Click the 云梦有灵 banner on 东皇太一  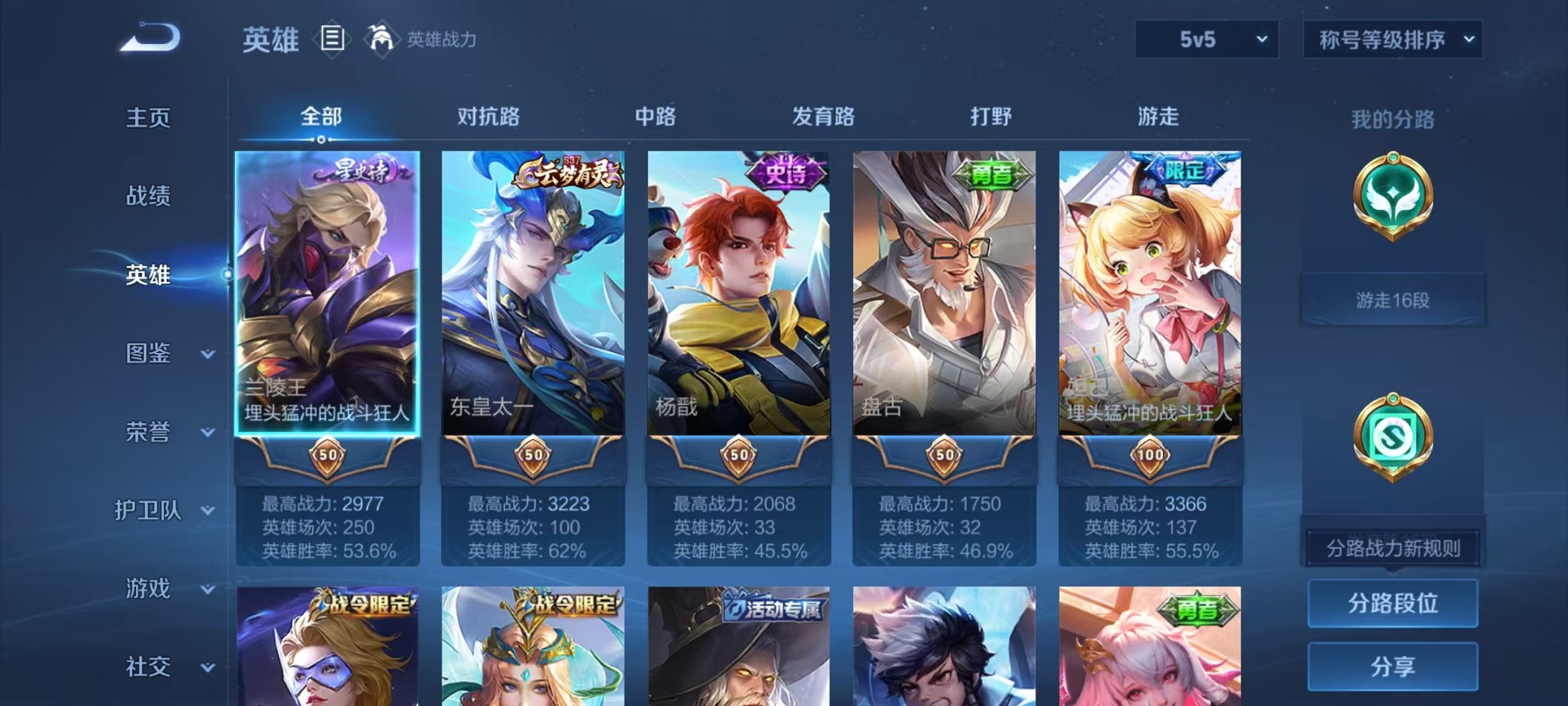pos(567,172)
